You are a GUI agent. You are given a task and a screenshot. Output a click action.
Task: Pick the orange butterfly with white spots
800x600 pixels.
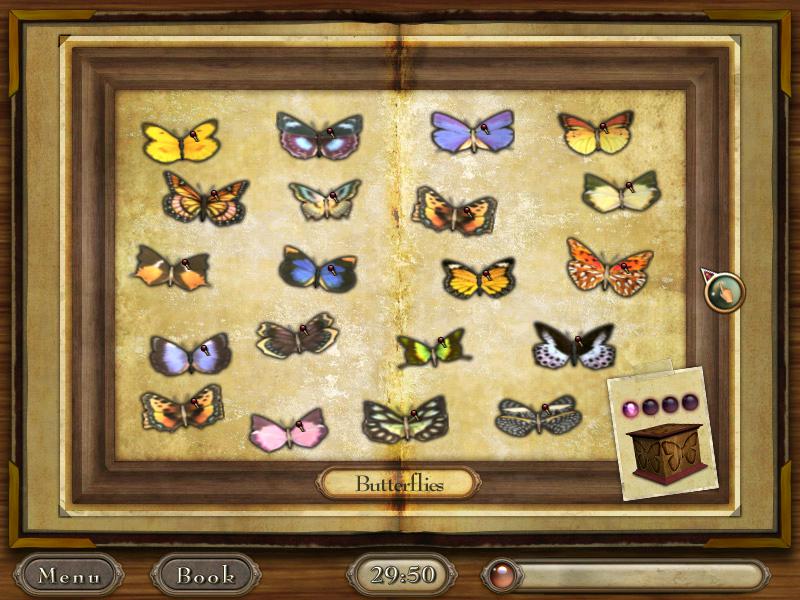609,267
